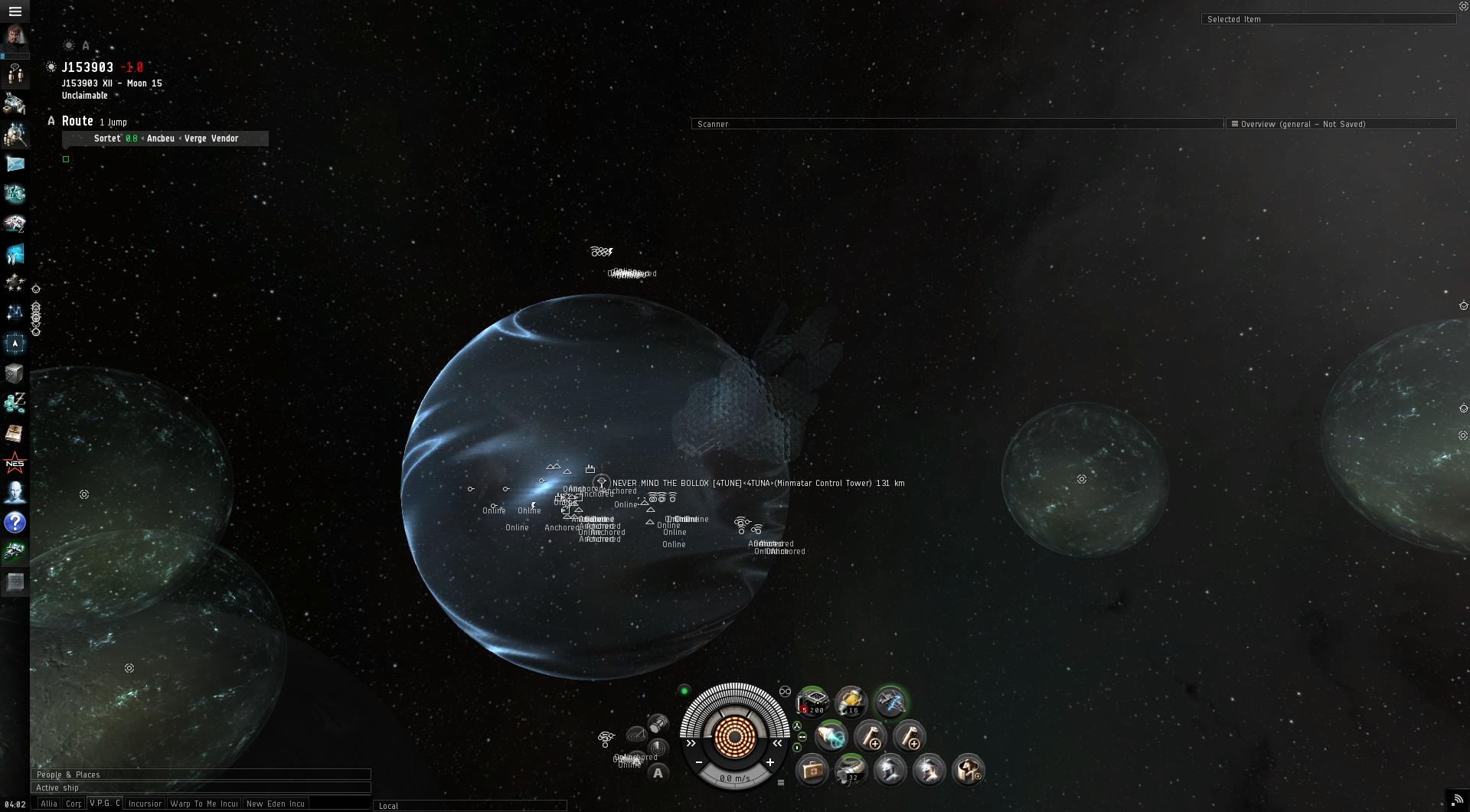1470x812 pixels.
Task: Expand the Selected Item panel
Action: pos(1328,19)
